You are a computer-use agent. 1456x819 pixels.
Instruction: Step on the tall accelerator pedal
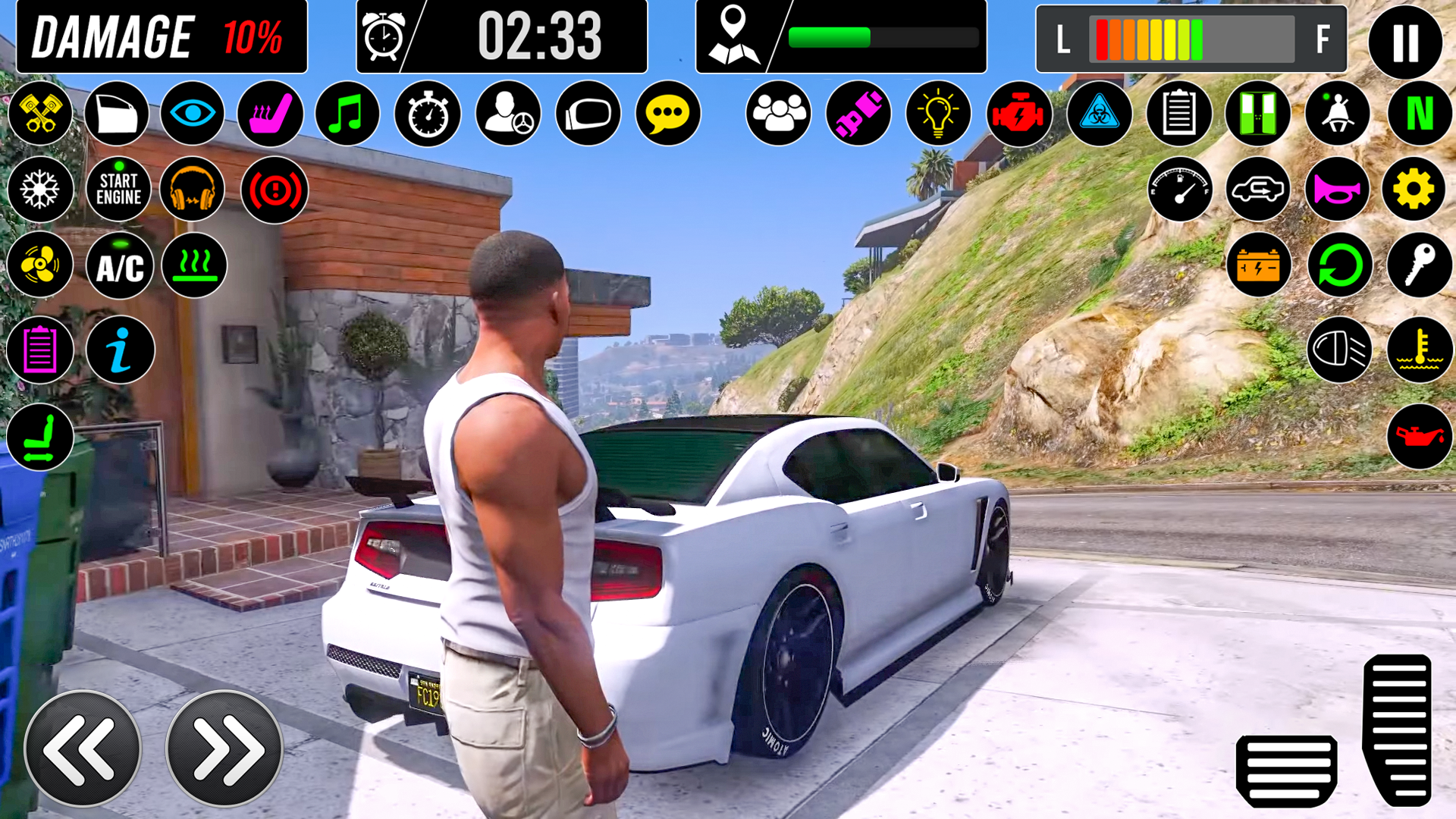tap(1397, 730)
